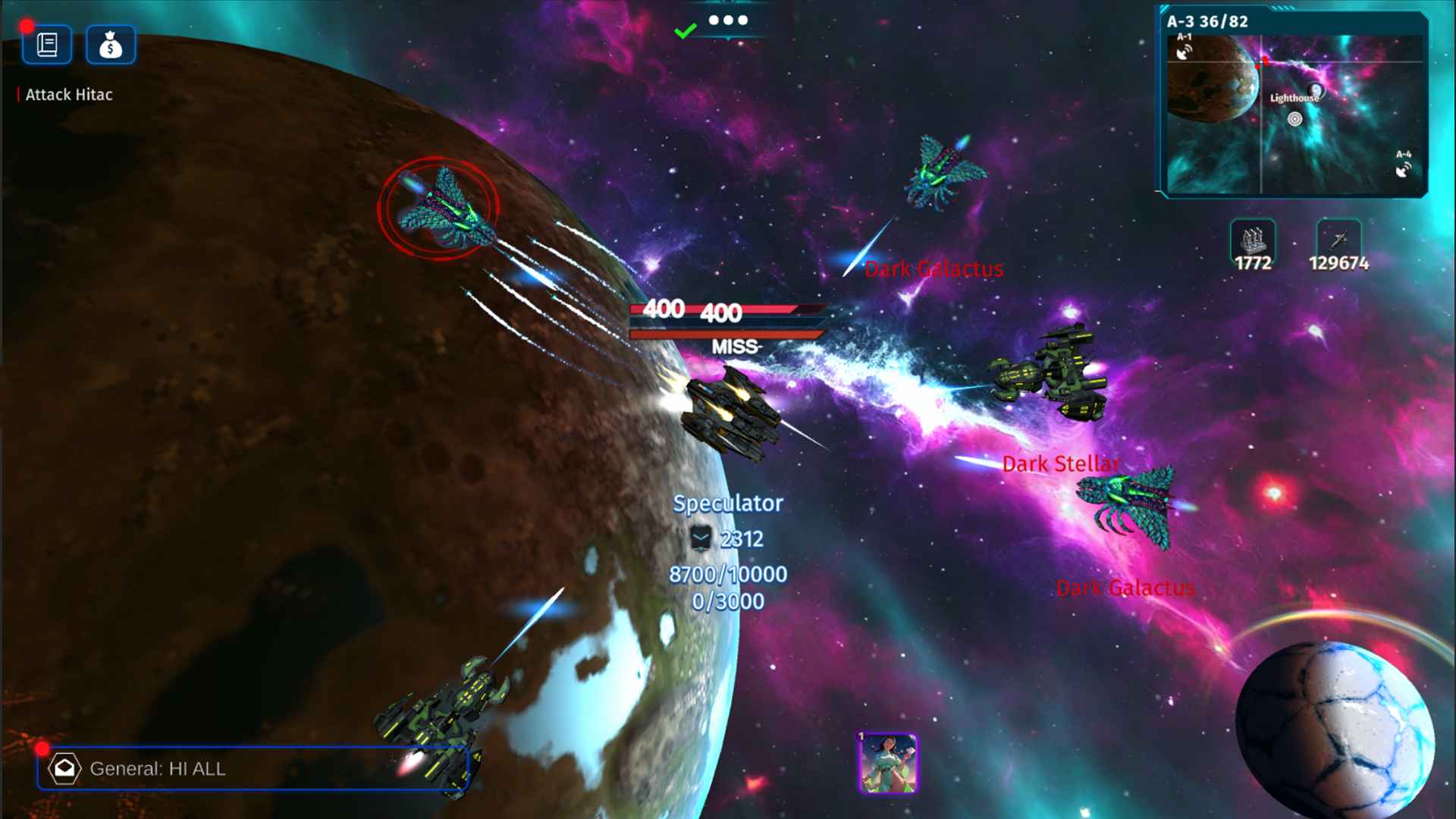Select the Attack Hitac quest tracker
The width and height of the screenshot is (1456, 819).
[68, 95]
